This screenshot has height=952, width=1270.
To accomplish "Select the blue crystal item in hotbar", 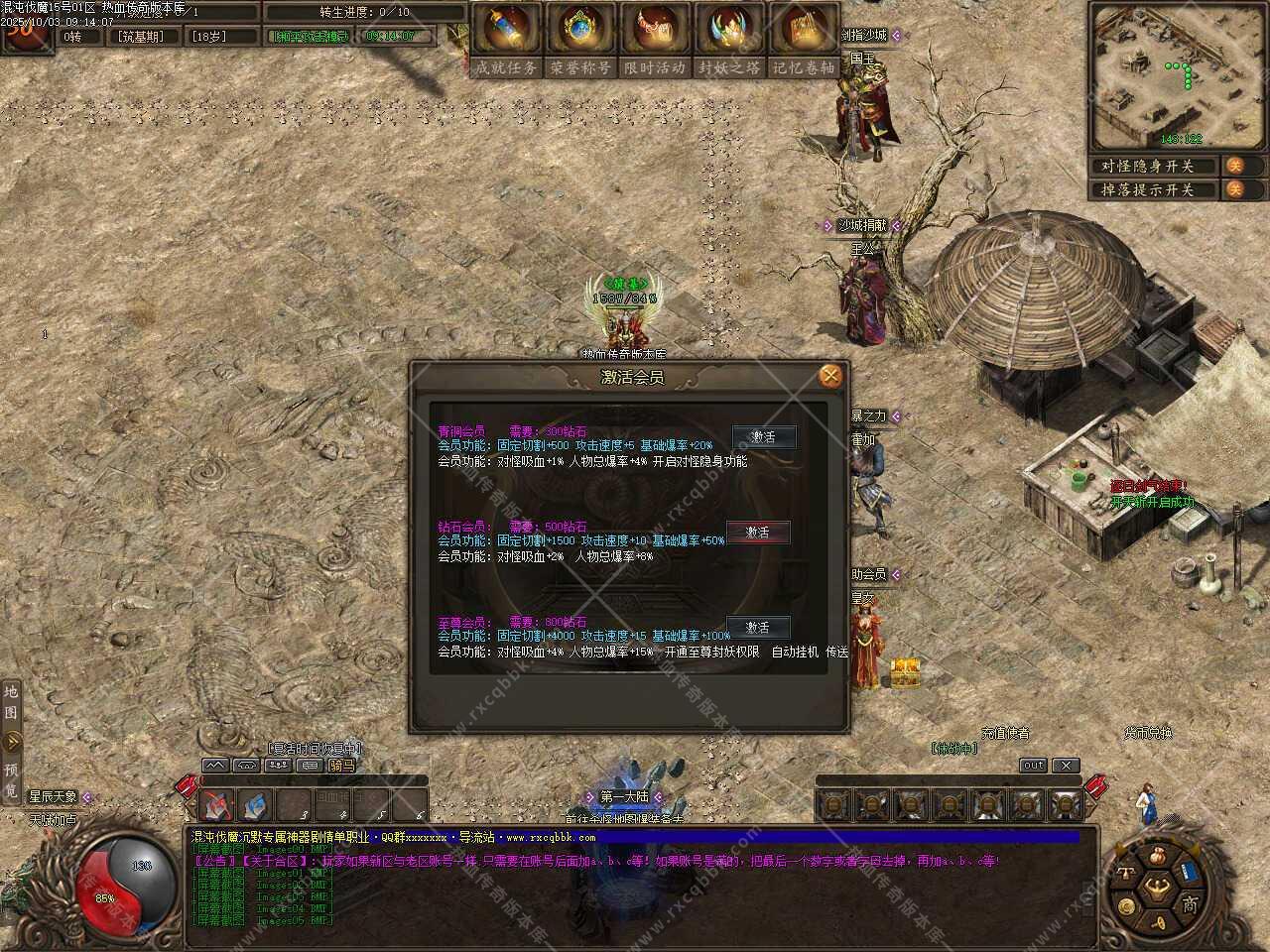I will 255,805.
